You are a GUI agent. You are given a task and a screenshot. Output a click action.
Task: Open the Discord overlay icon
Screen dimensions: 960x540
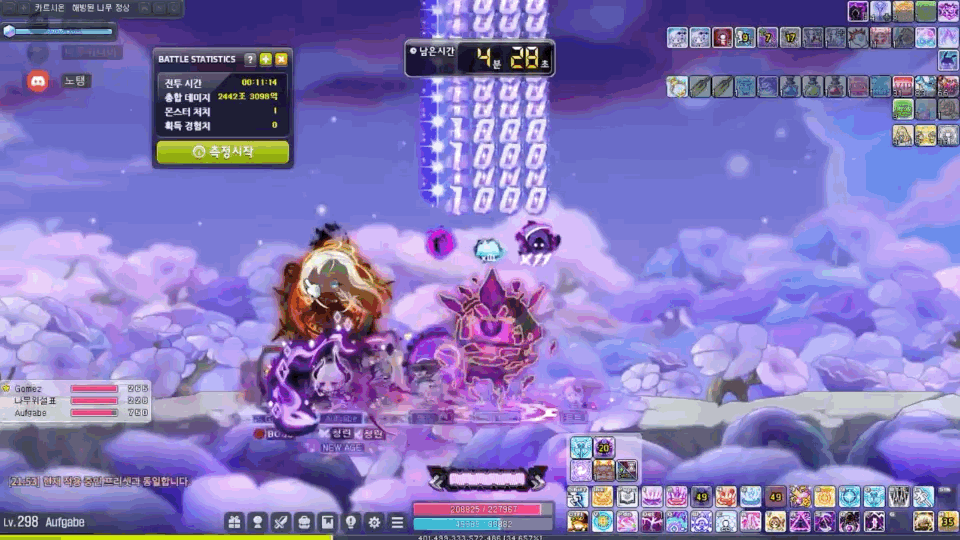(x=38, y=82)
